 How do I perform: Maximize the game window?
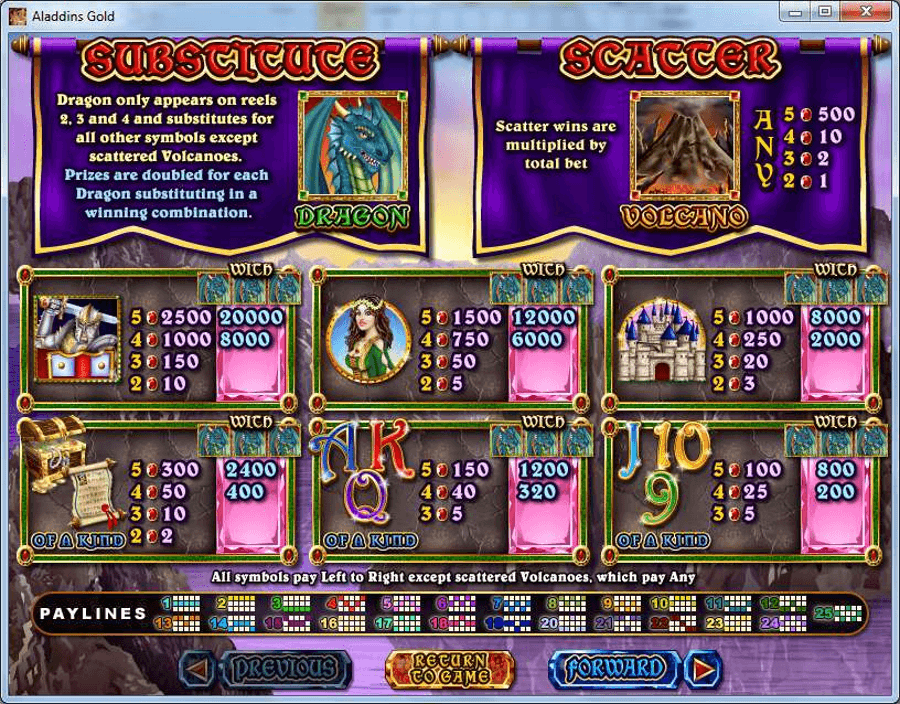pos(825,12)
